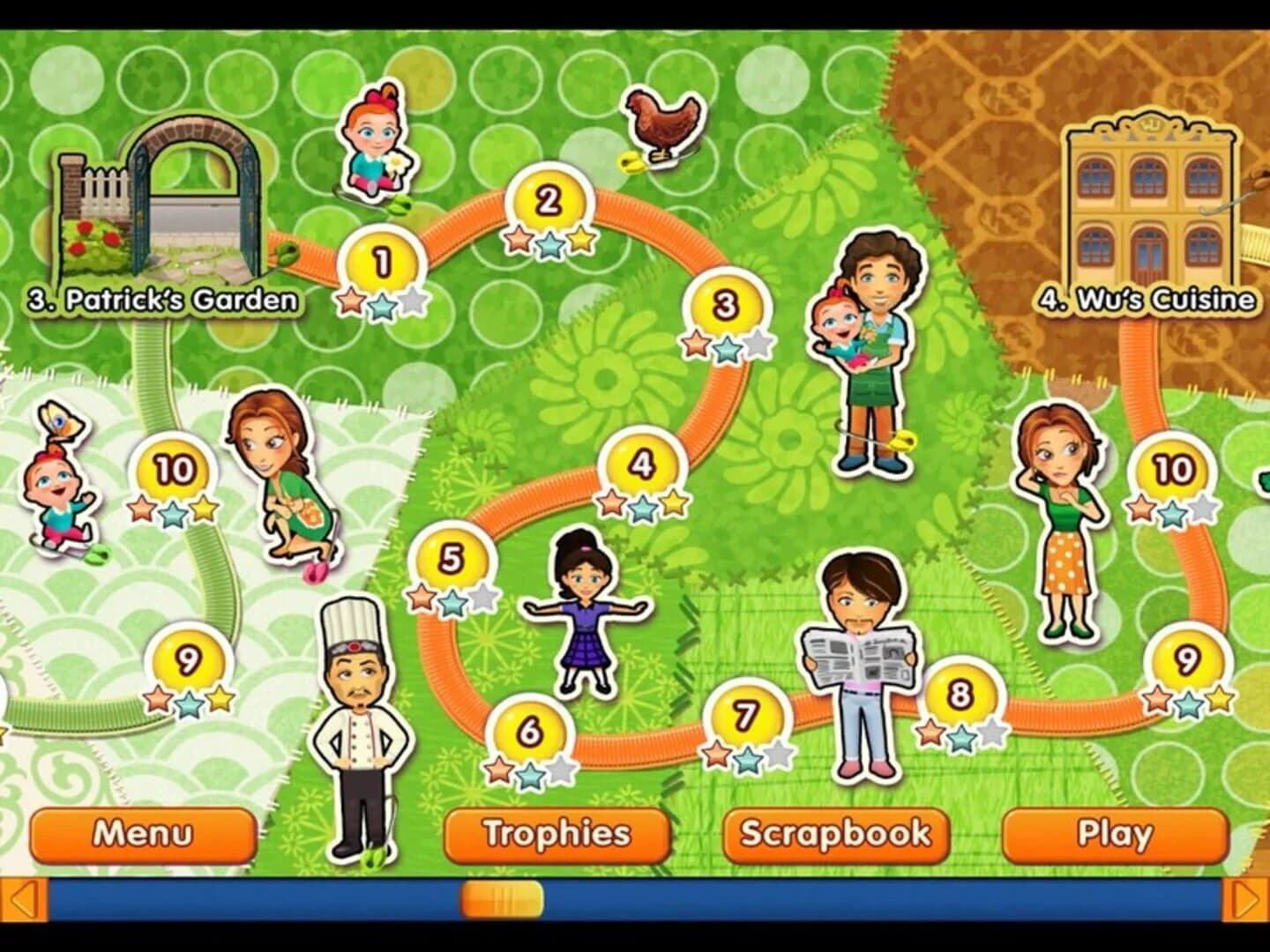Start level 3 beside Patrick holding the baby

[x=725, y=305]
